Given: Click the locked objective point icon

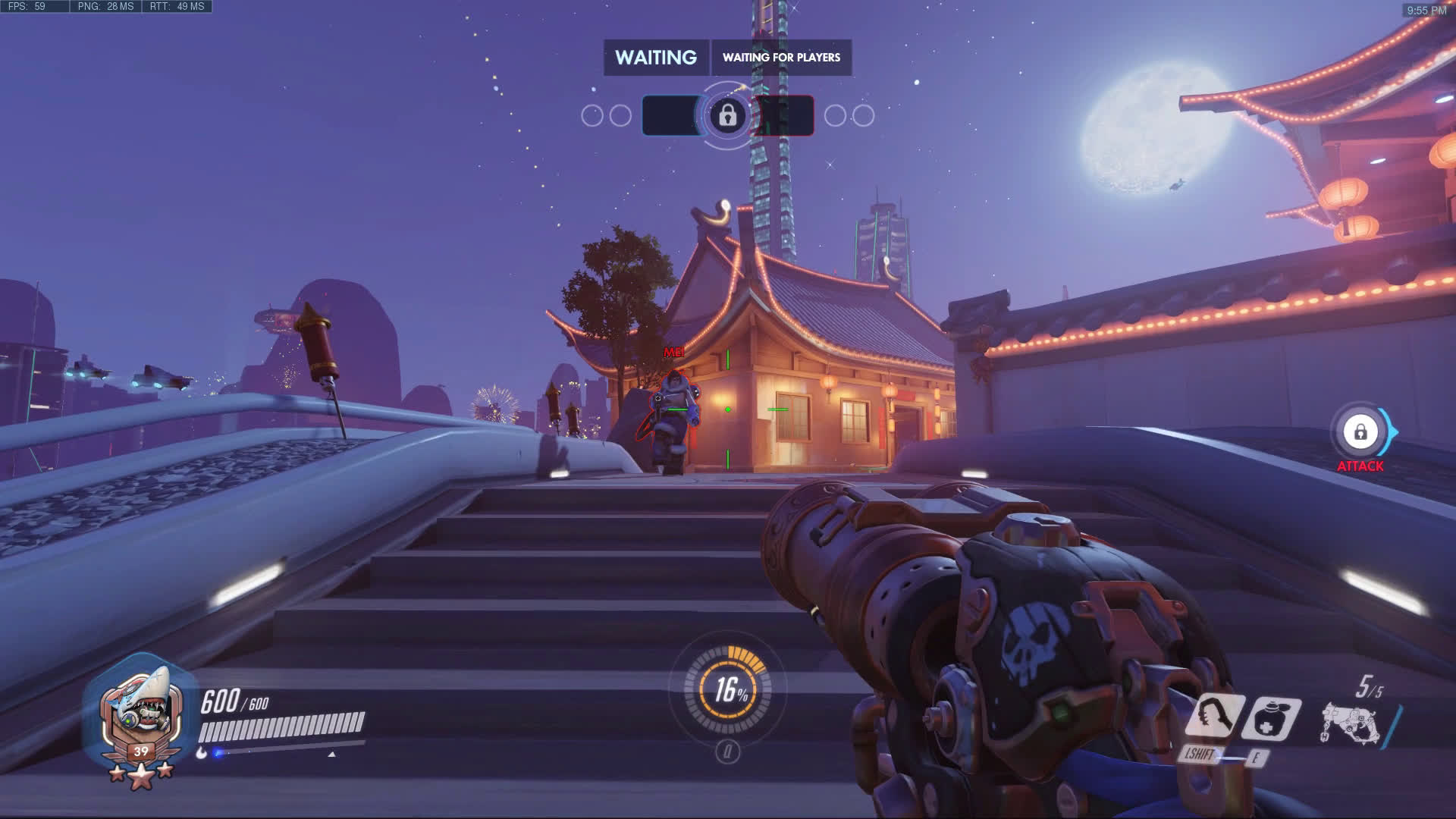Looking at the screenshot, I should pos(728,115).
